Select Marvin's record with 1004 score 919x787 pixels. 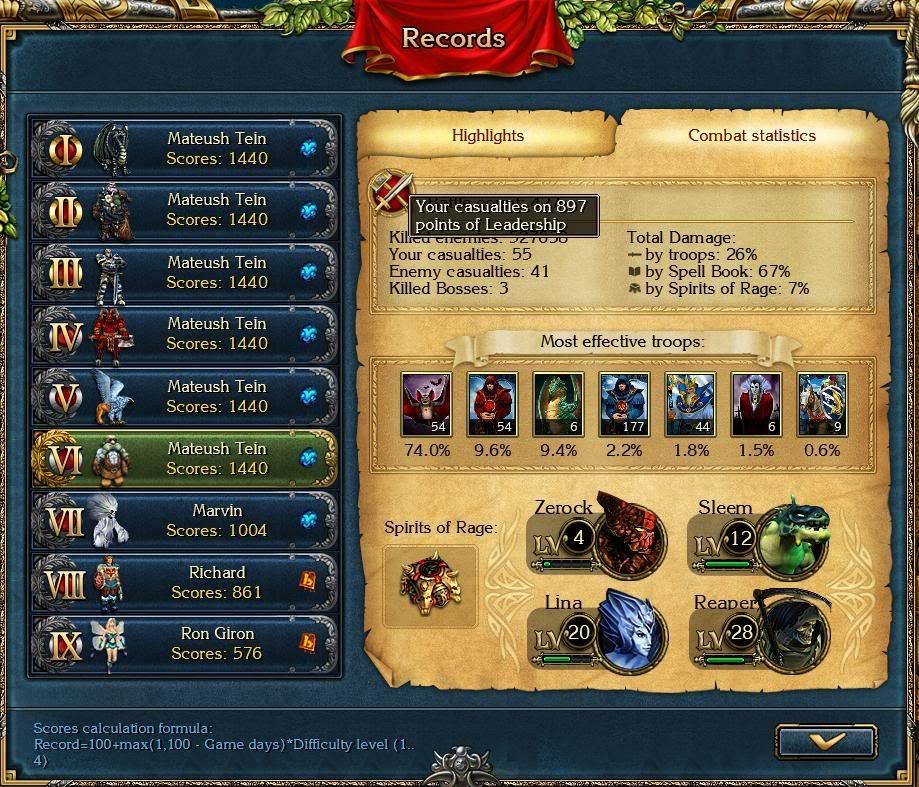[x=187, y=520]
